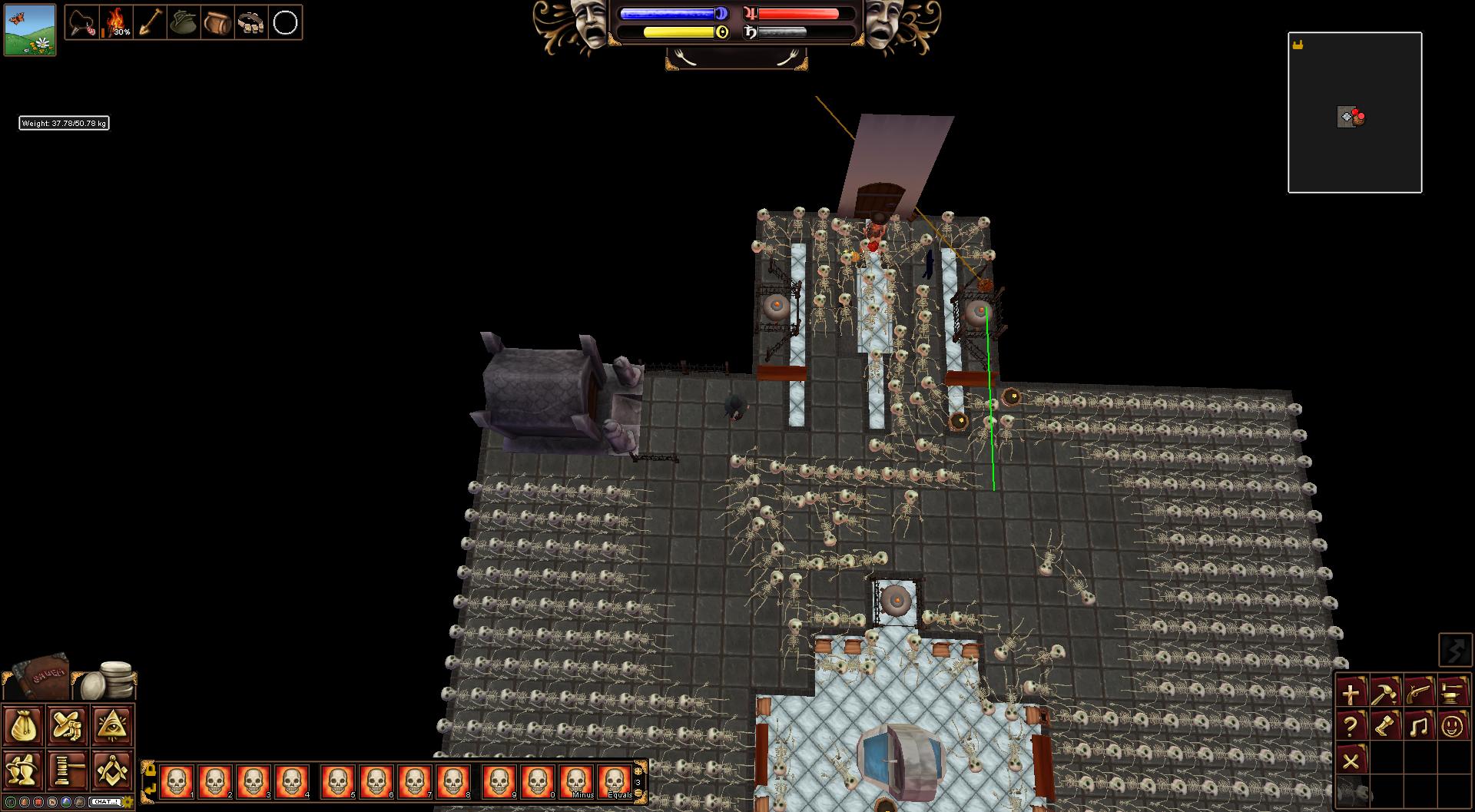Image resolution: width=1475 pixels, height=812 pixels.
Task: Open the inventory money bag button
Action: click(x=23, y=725)
